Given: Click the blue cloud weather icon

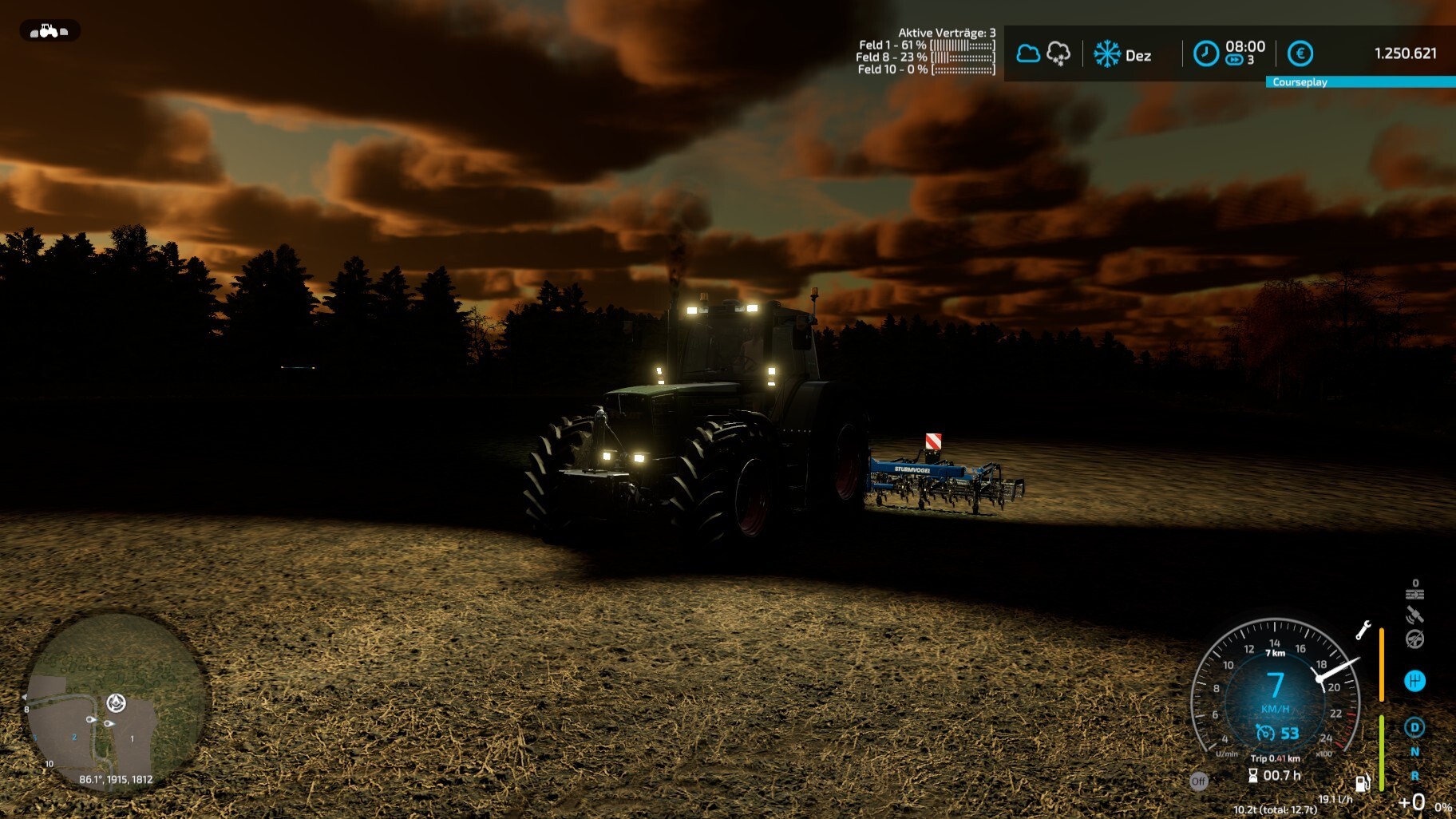Looking at the screenshot, I should [x=1028, y=53].
